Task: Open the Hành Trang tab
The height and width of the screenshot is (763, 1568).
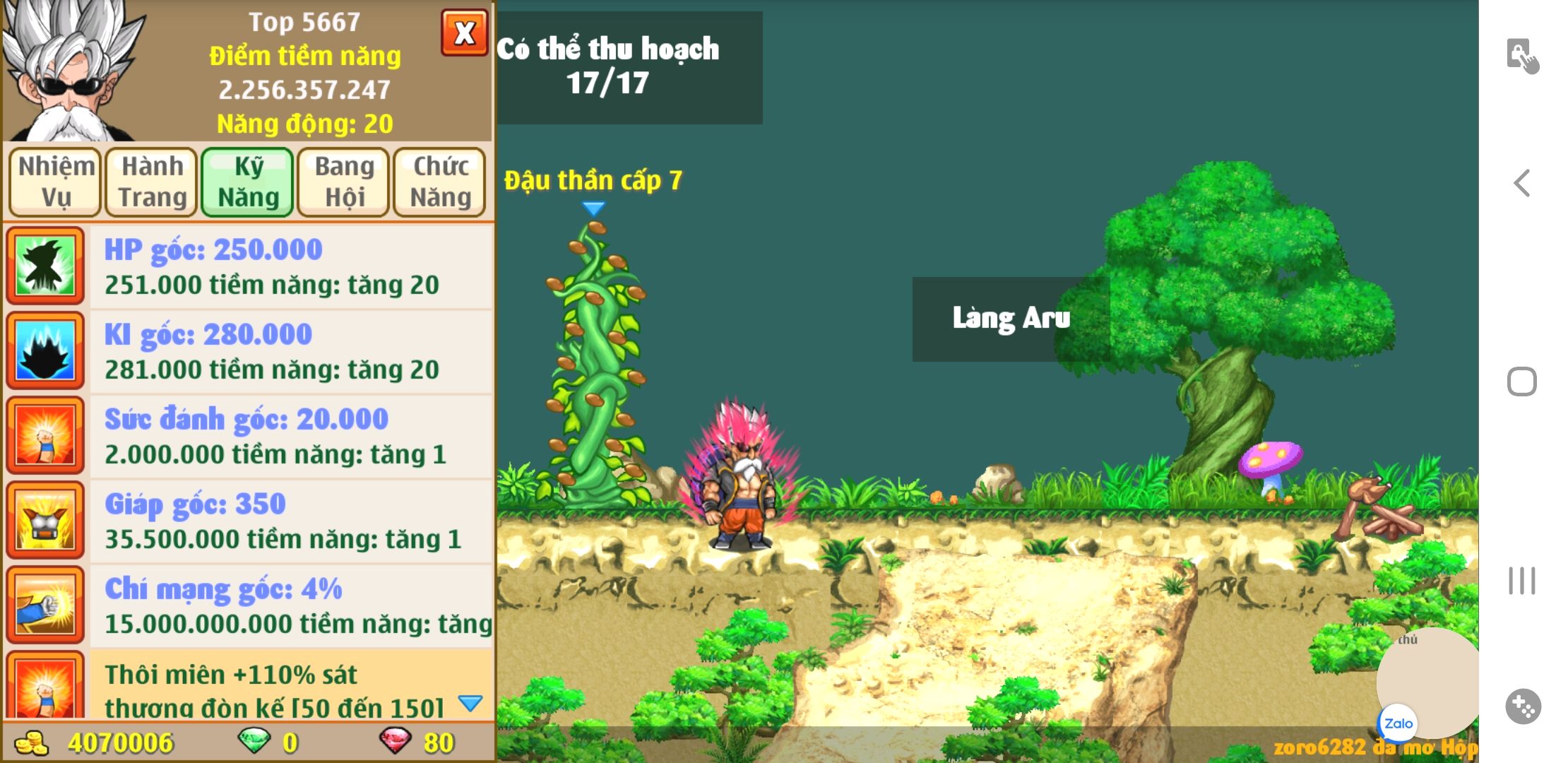Action: [x=152, y=182]
